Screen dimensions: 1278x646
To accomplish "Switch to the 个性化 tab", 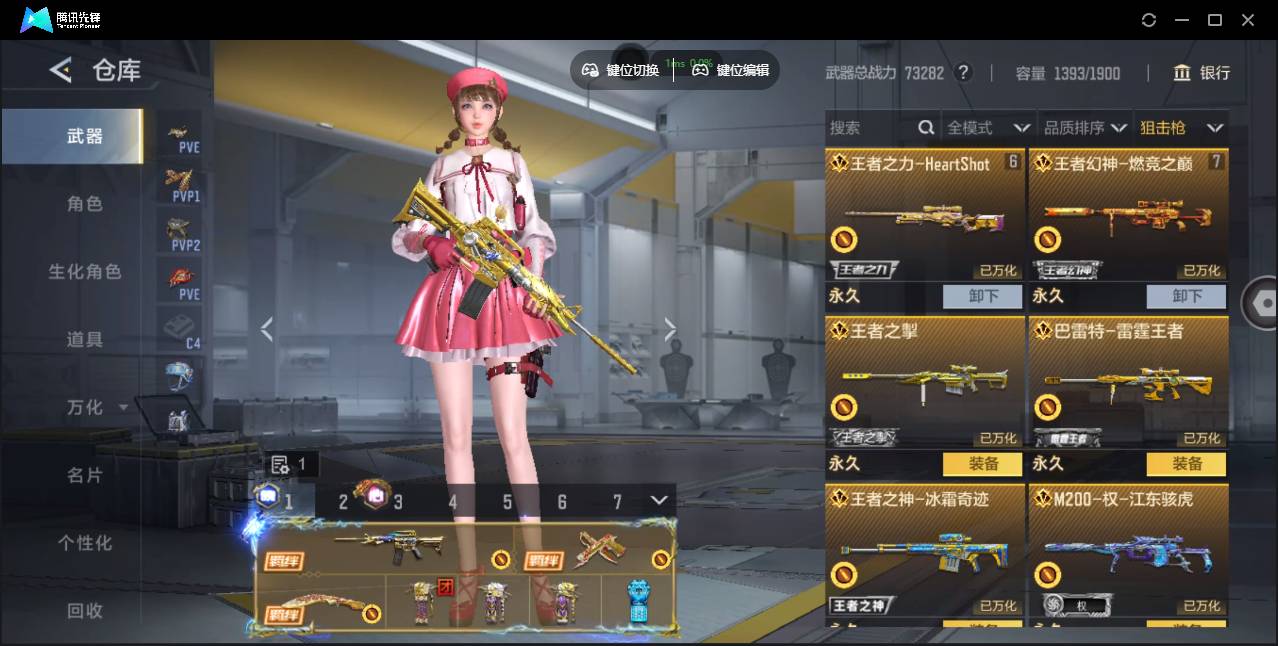I will point(85,543).
